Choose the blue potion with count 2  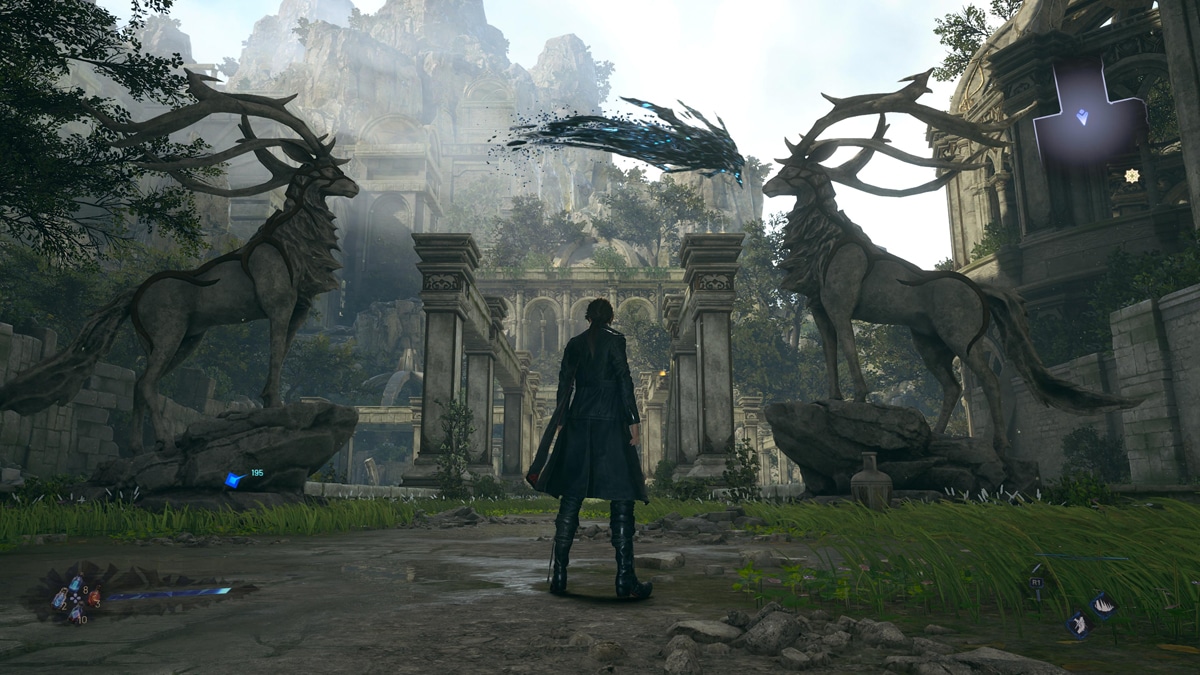pyautogui.click(x=59, y=601)
